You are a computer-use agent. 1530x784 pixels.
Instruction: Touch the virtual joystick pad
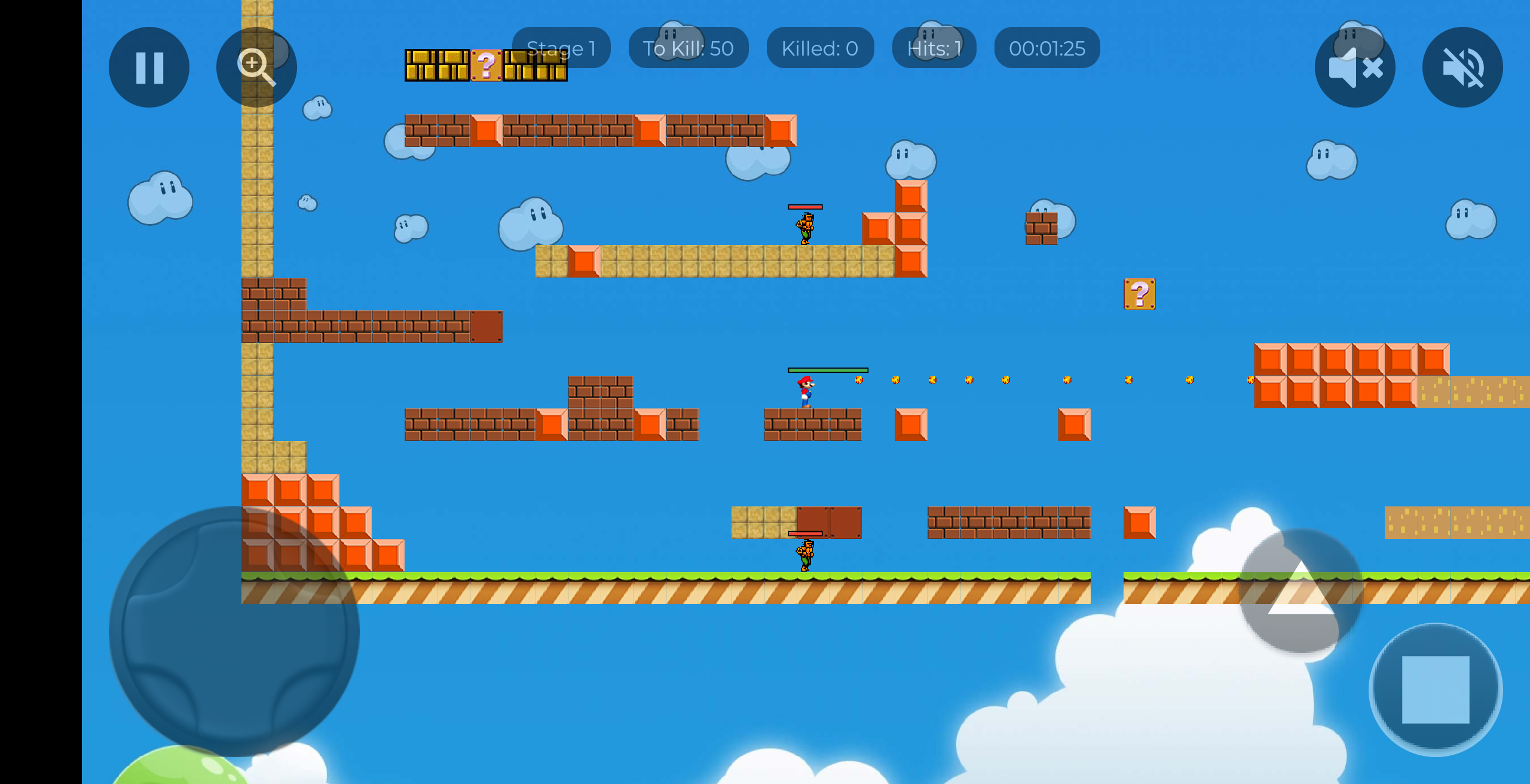[x=234, y=631]
